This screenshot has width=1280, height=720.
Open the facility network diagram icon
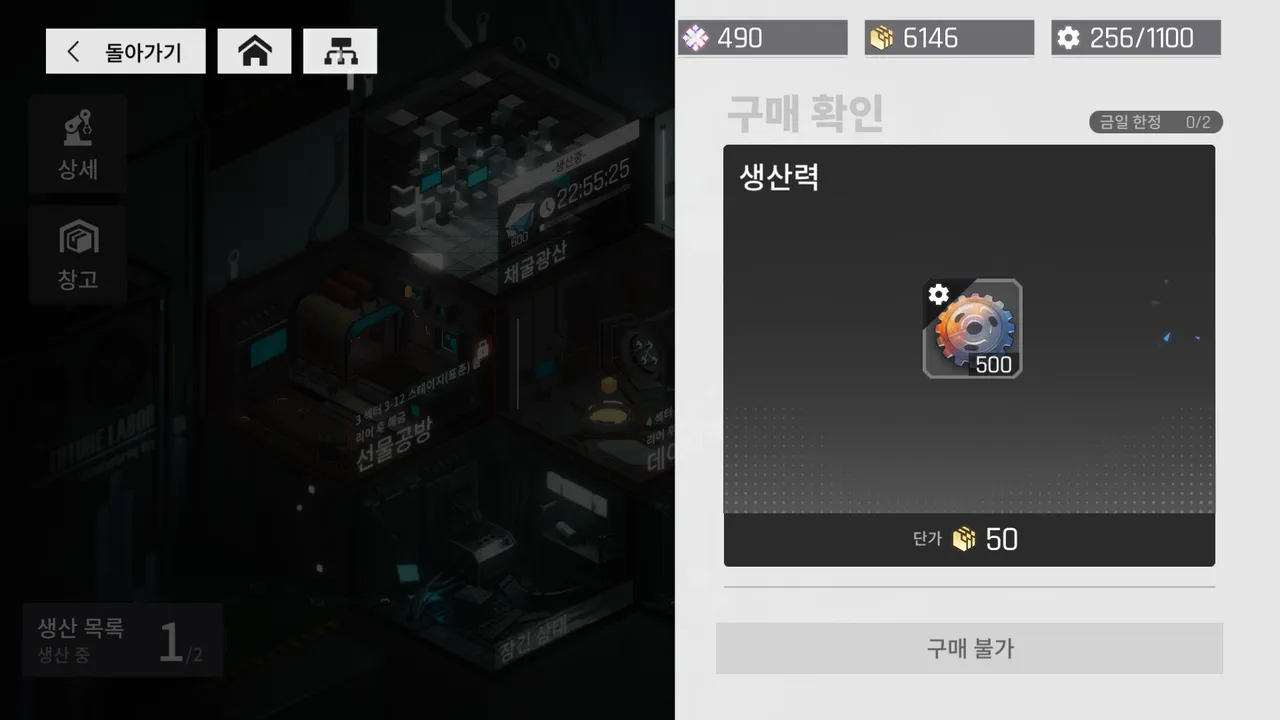[x=340, y=50]
